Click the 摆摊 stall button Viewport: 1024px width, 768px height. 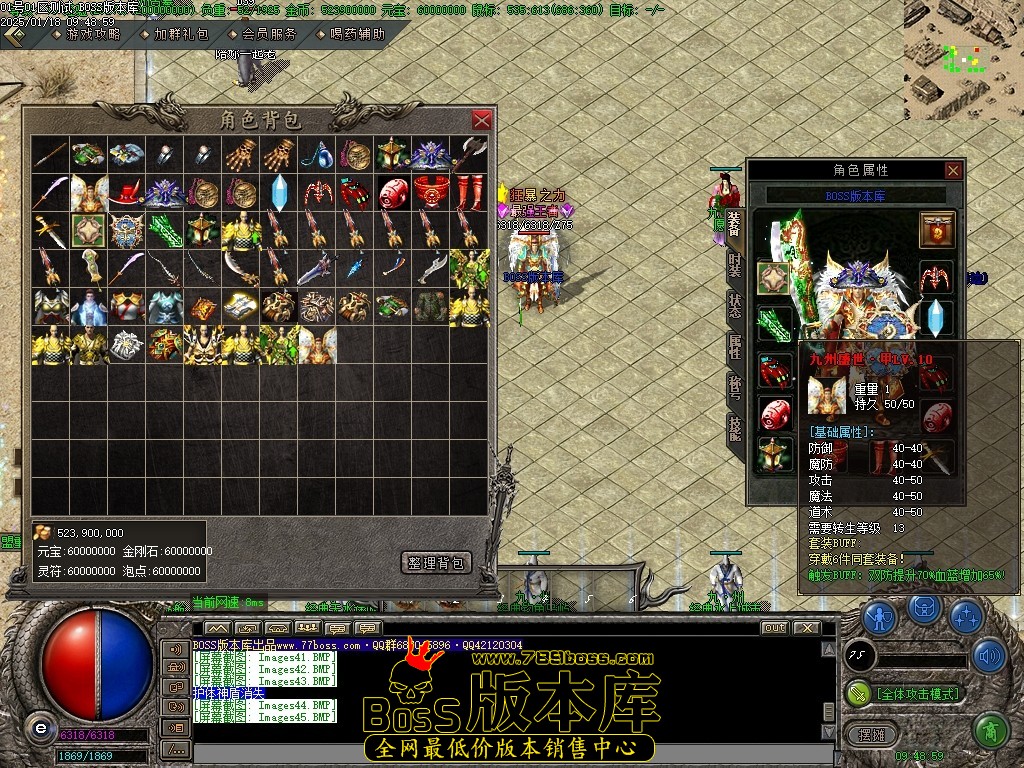tap(866, 733)
